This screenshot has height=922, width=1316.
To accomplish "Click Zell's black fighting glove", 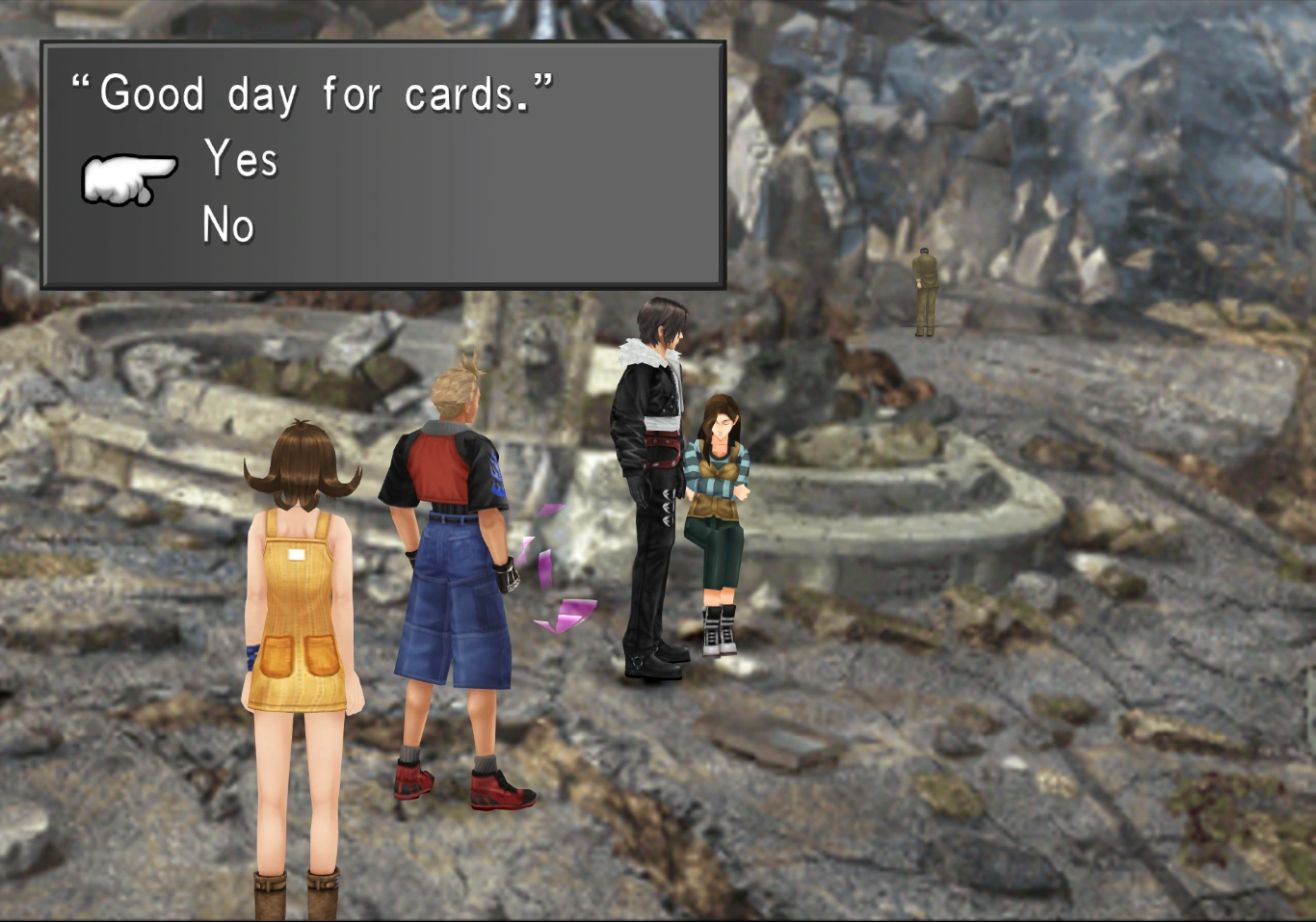I will click(x=511, y=576).
